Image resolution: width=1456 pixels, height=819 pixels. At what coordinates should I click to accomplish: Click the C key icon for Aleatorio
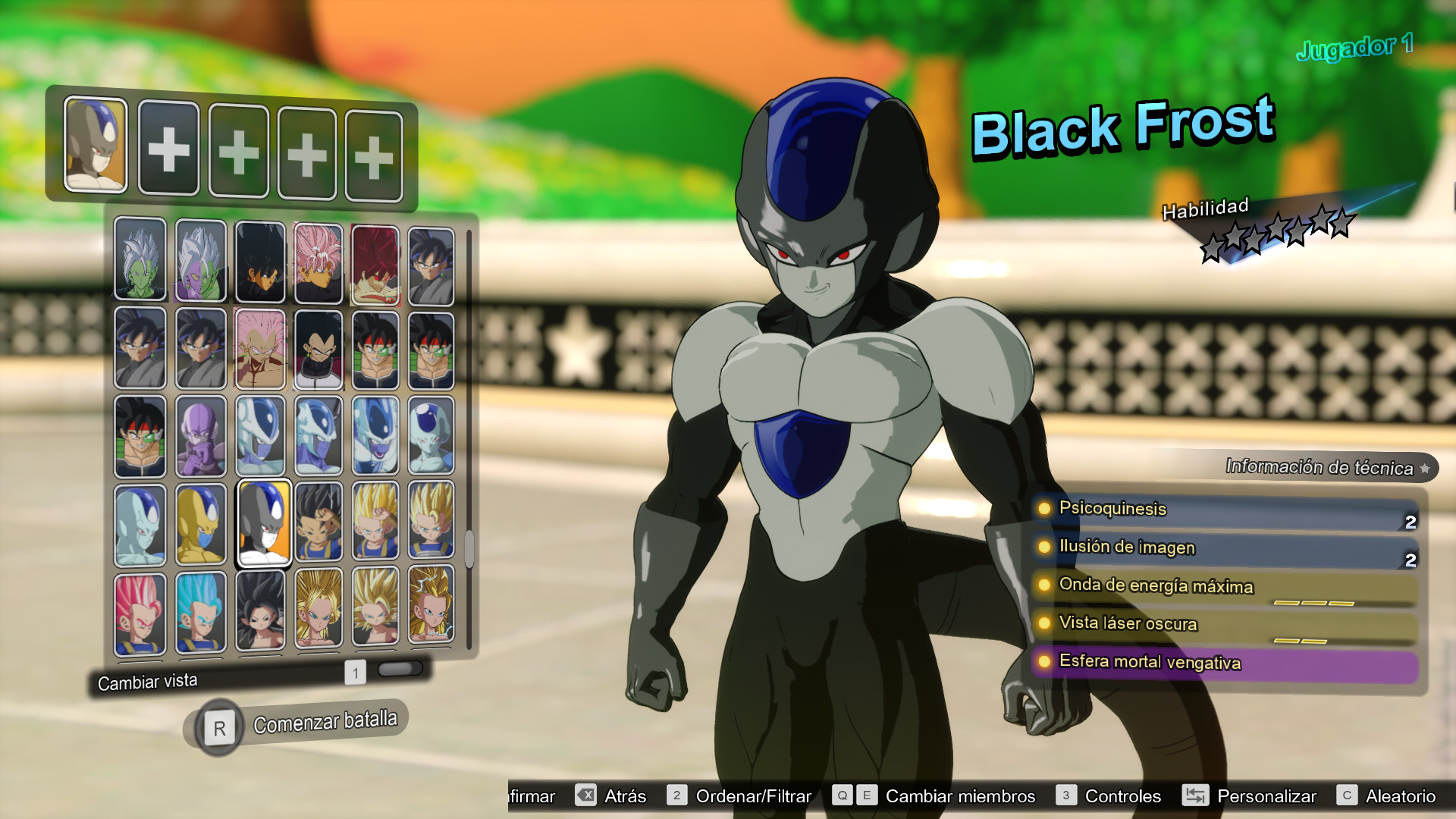pos(1347,796)
